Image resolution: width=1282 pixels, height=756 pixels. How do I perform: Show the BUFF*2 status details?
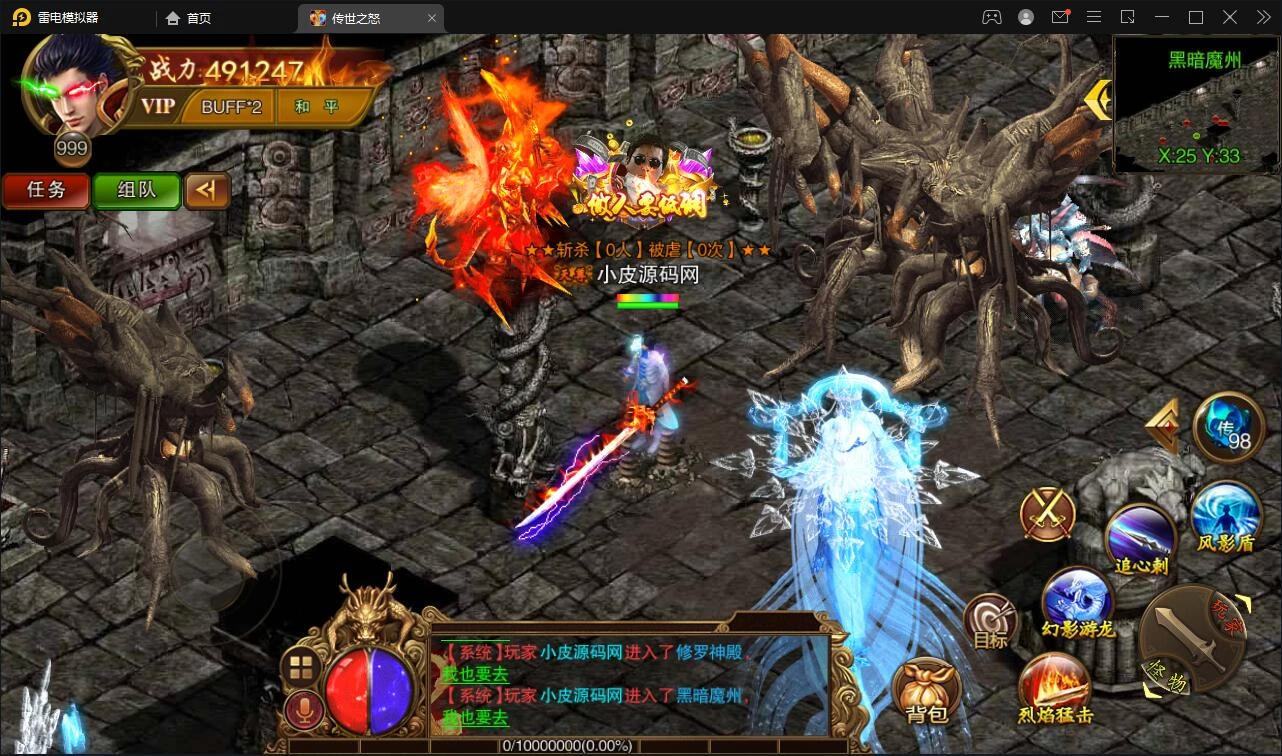(231, 106)
